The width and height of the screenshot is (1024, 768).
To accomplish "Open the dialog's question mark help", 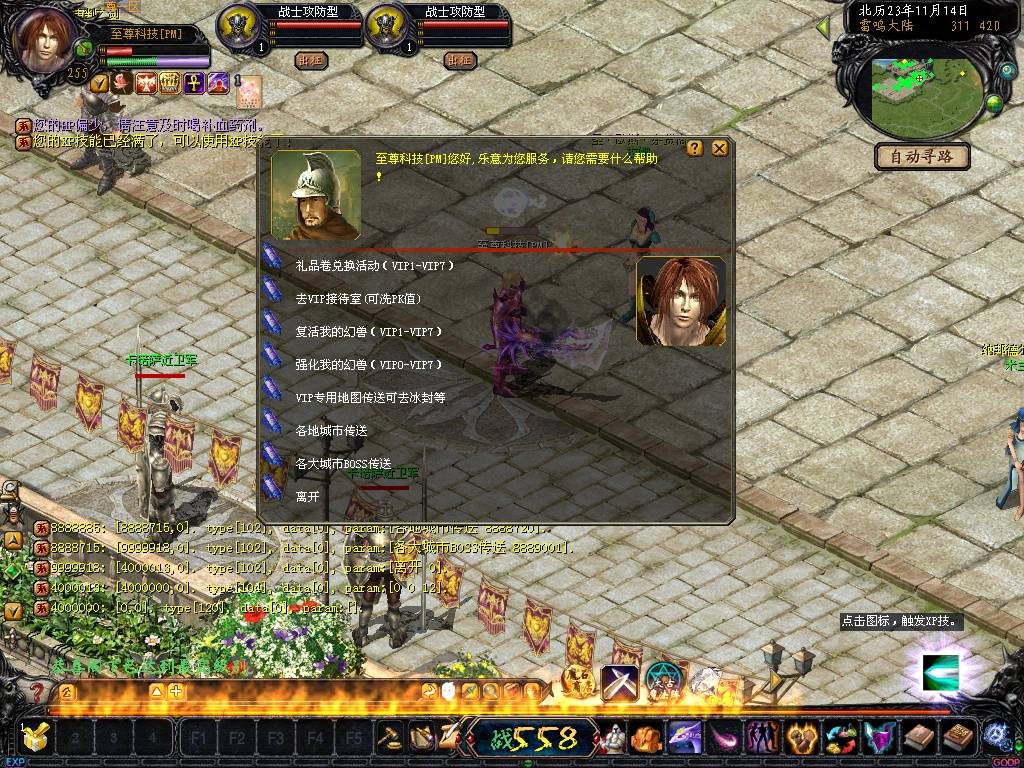I will click(695, 148).
